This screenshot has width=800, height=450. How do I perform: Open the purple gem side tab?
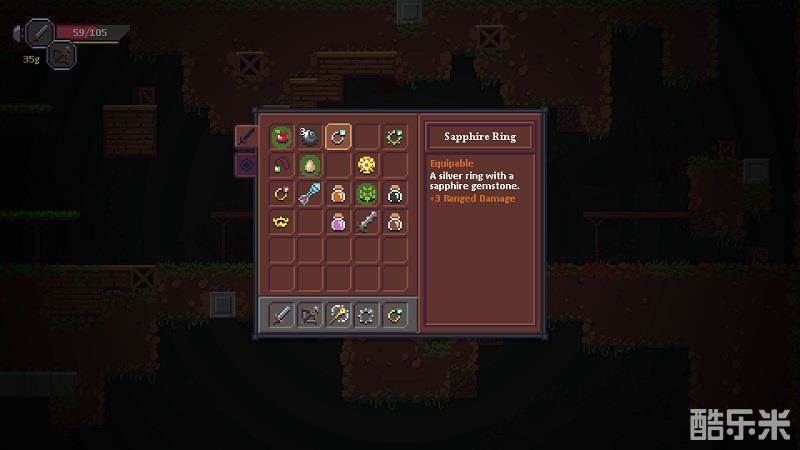[245, 165]
